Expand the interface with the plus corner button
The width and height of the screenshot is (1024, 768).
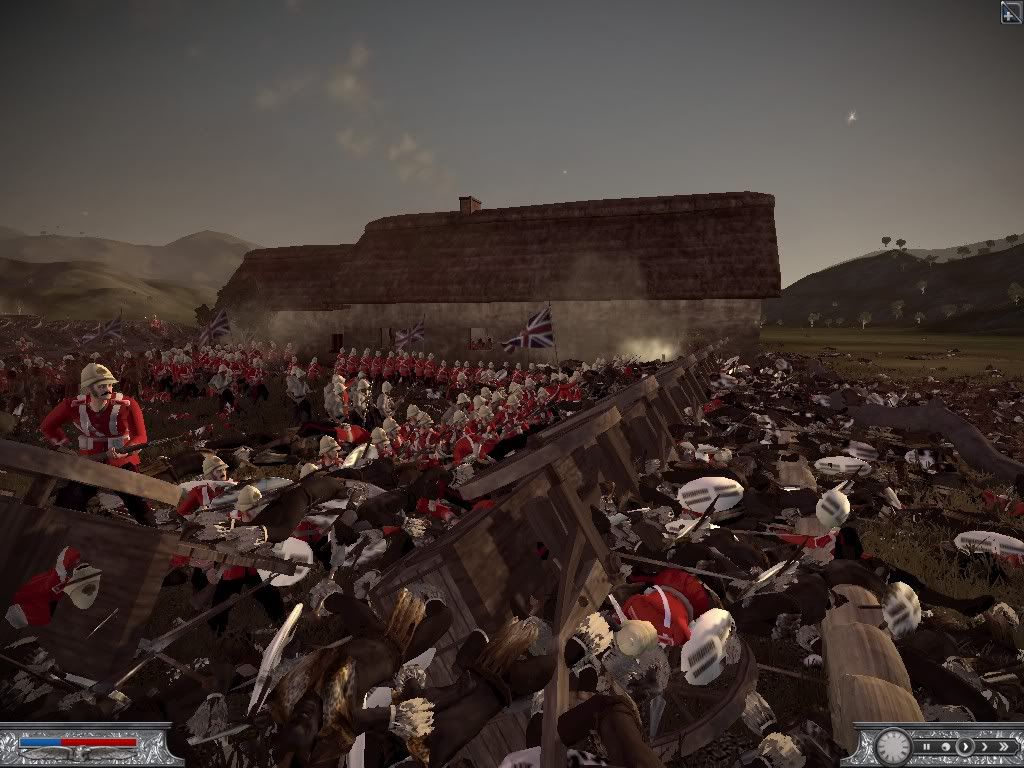pyautogui.click(x=1011, y=11)
